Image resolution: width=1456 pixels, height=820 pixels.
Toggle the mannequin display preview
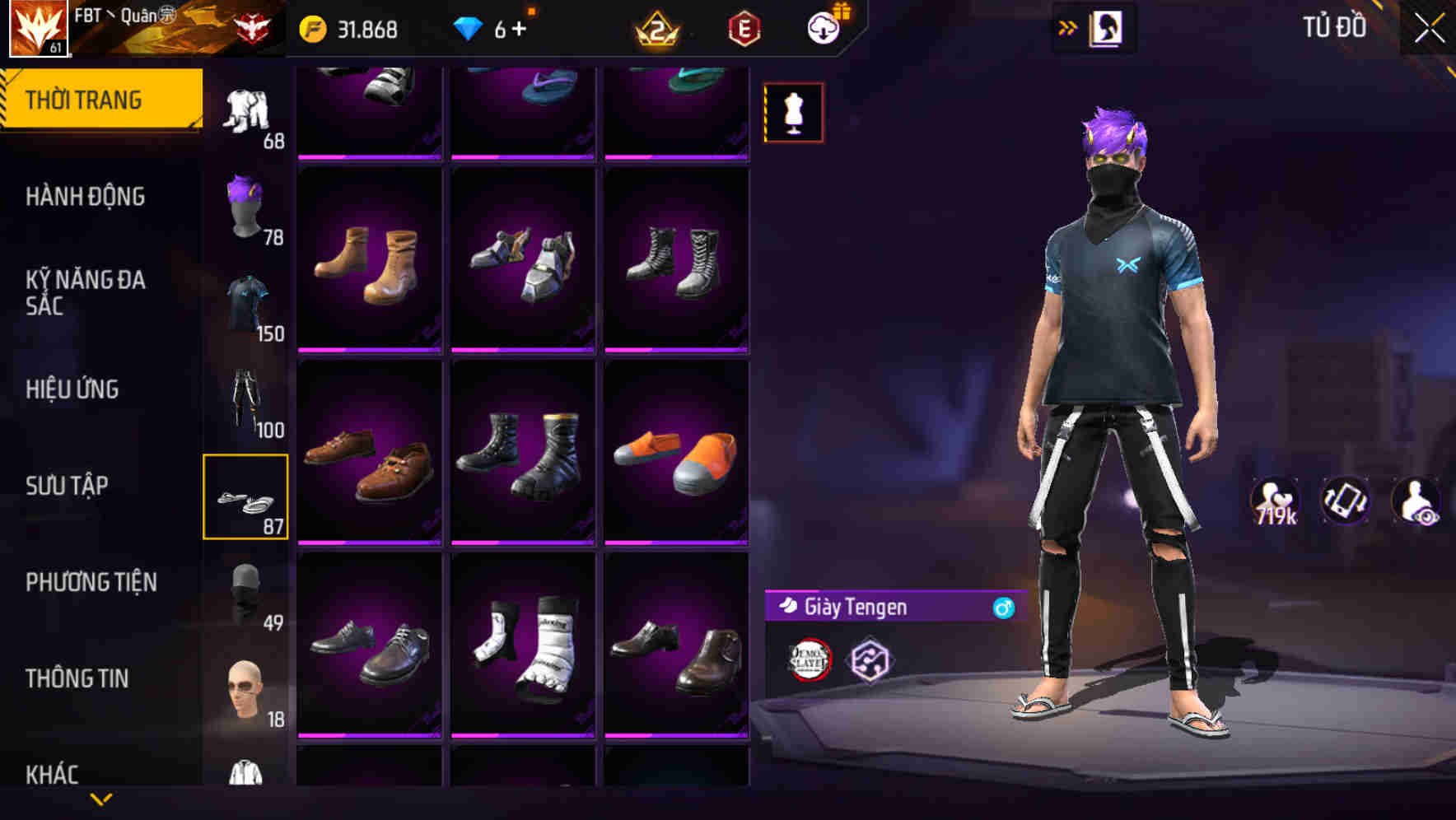pos(793,114)
